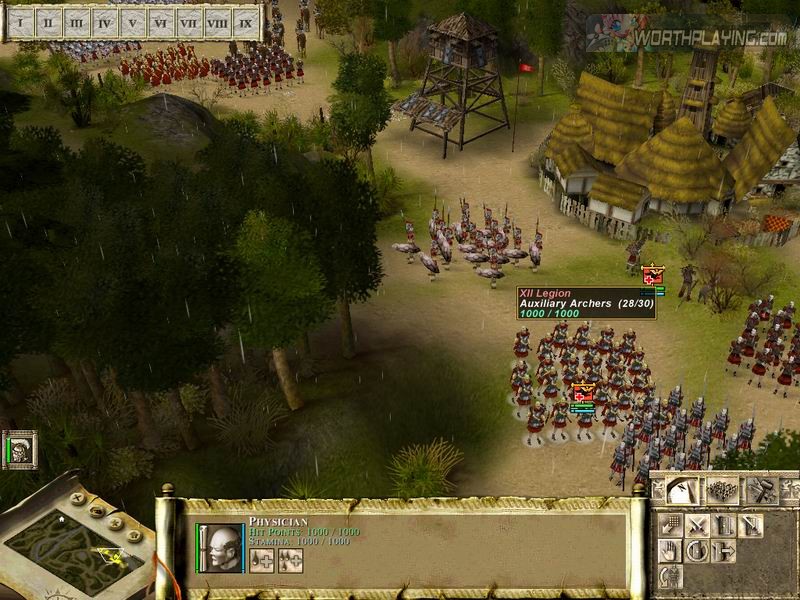
Task: Select control group III
Action: point(76,22)
